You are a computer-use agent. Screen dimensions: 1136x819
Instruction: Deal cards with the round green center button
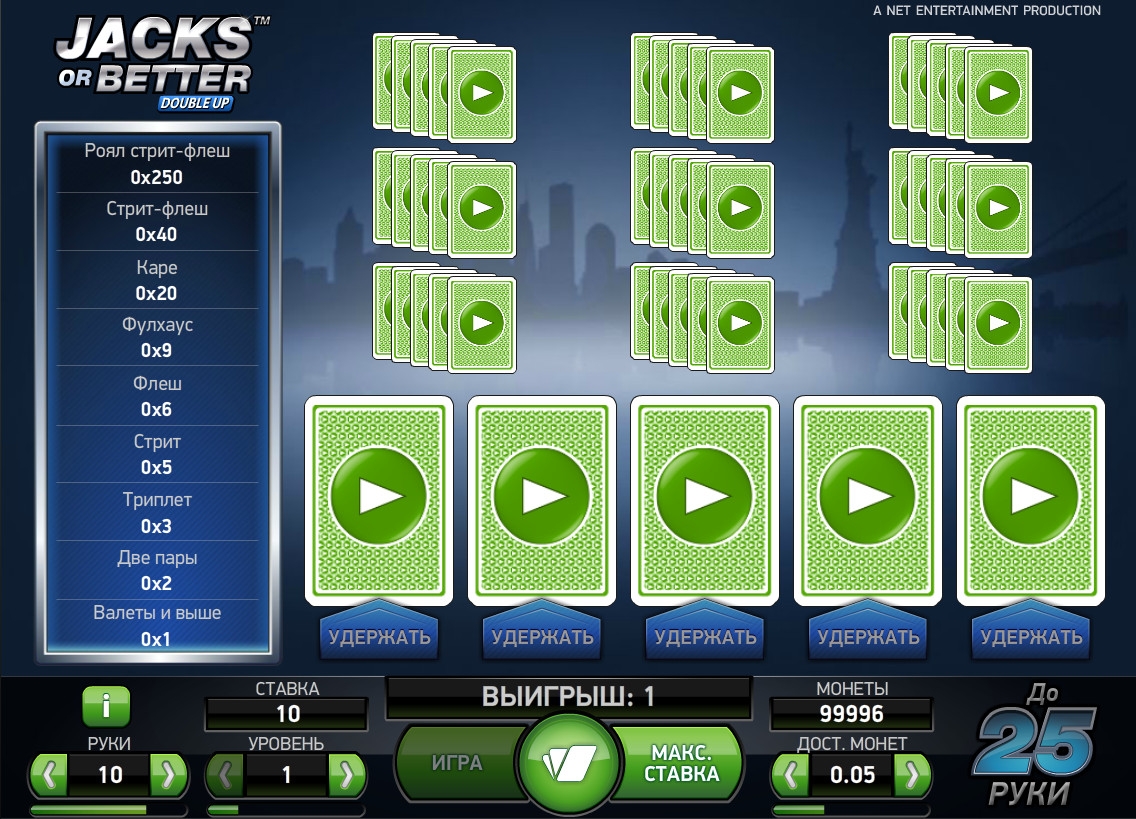click(x=569, y=763)
